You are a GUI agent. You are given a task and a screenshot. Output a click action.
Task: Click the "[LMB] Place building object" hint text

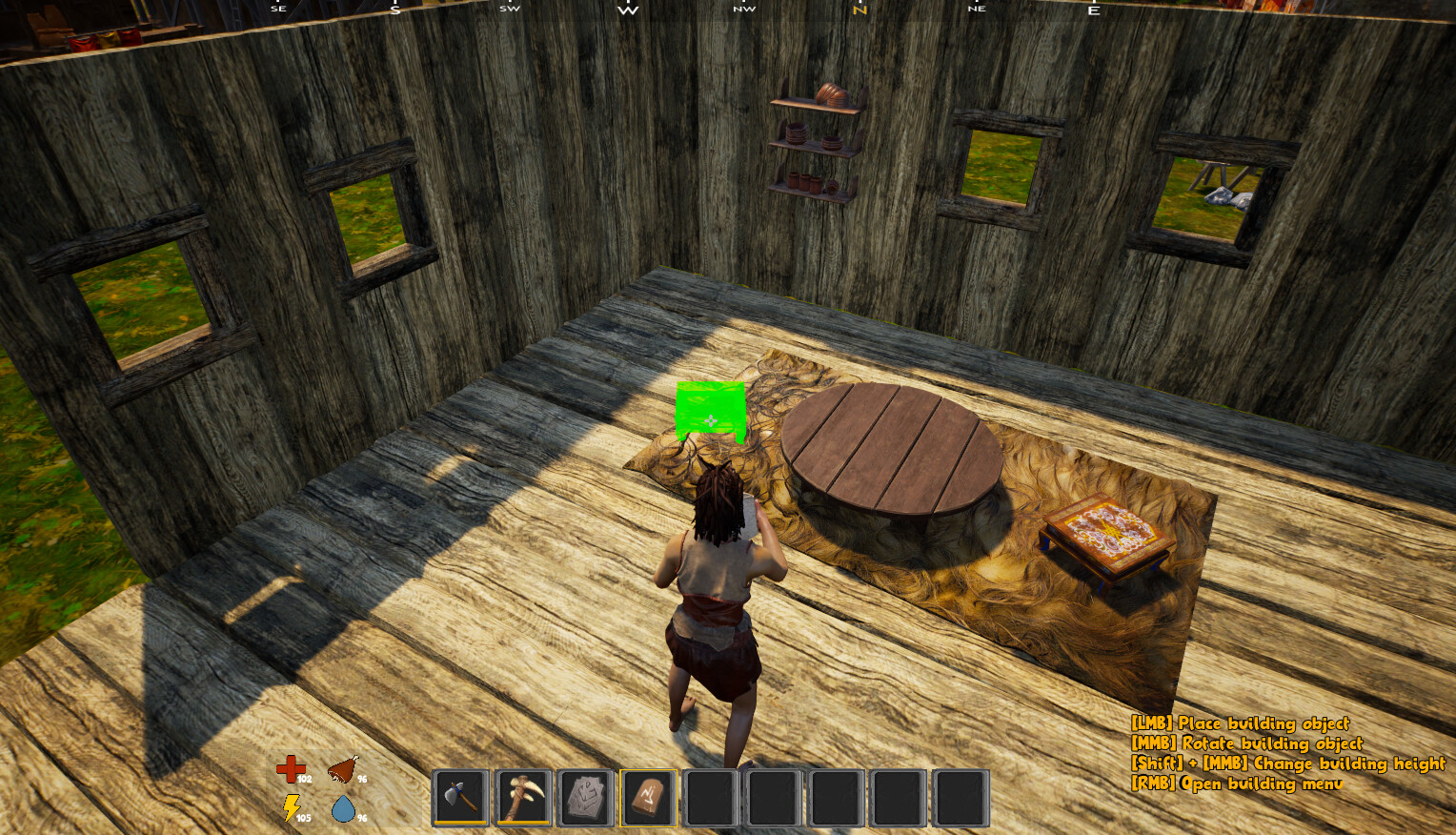point(1242,724)
